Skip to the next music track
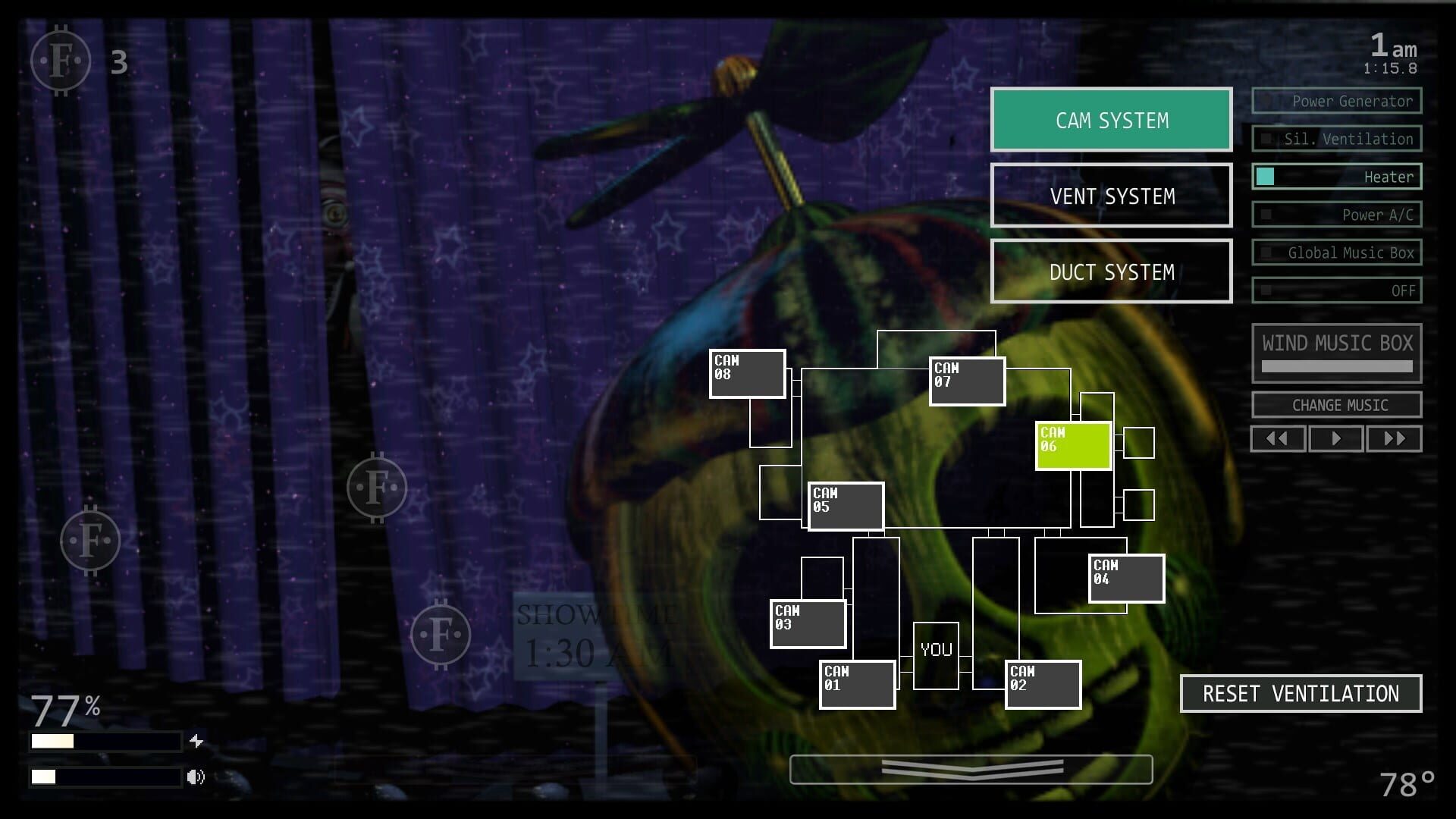Screen dimensions: 1456x819 pos(1394,438)
